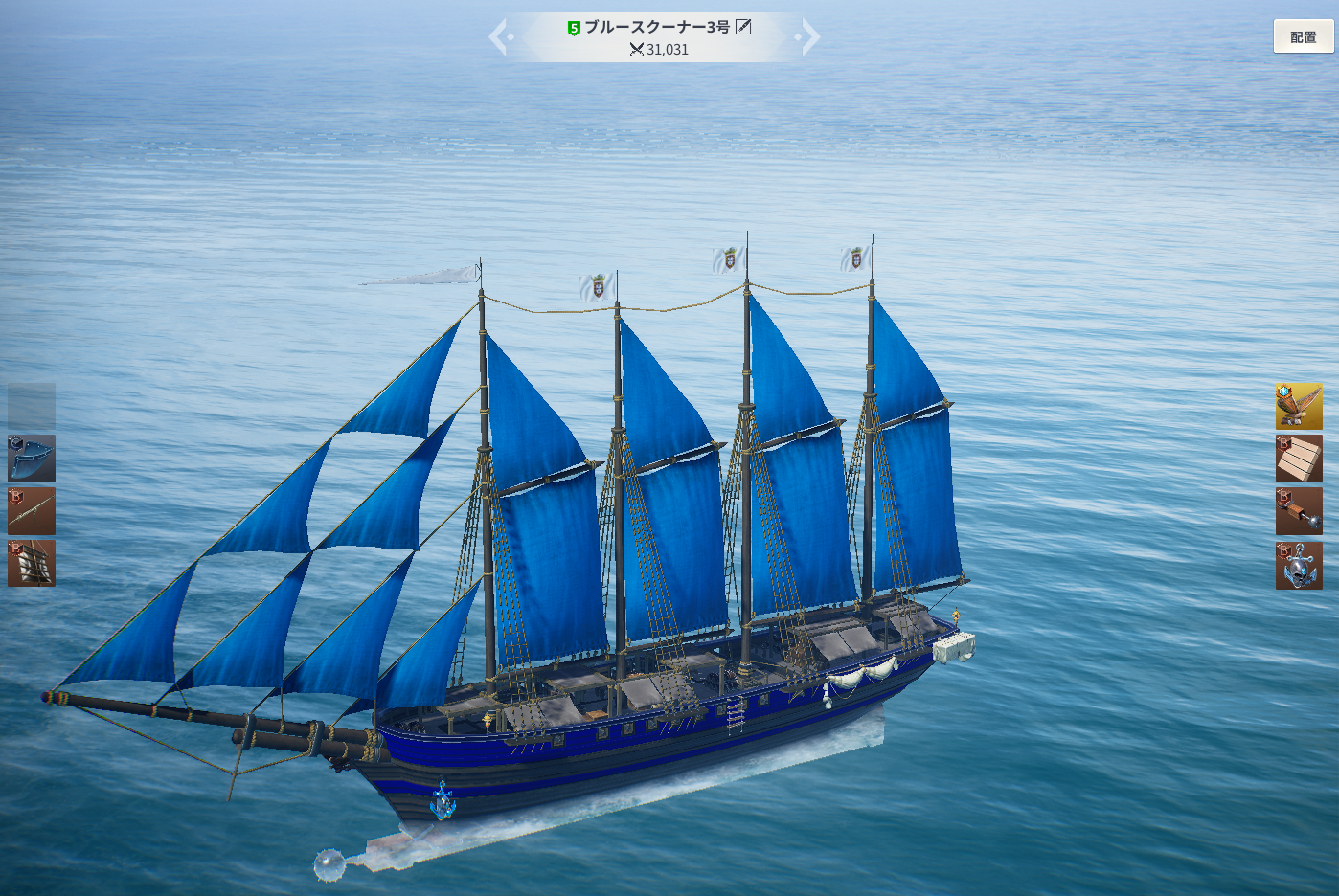Choose the spiked mace ram slot

1298,511
